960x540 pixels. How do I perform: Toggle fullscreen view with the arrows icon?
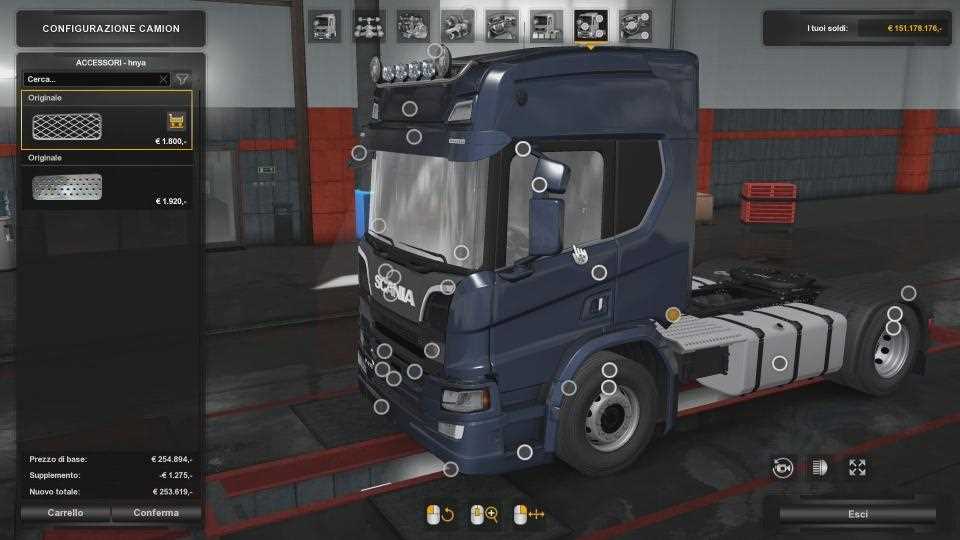pyautogui.click(x=857, y=467)
